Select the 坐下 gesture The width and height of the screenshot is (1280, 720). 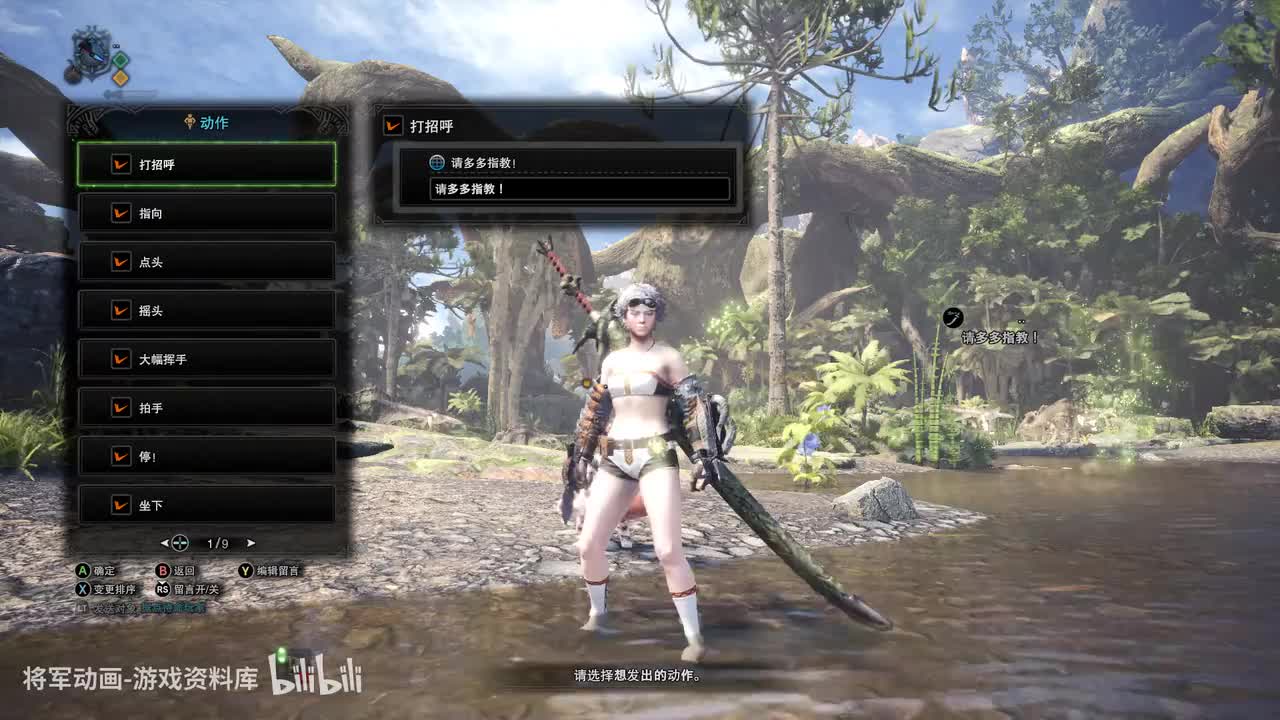tap(207, 505)
